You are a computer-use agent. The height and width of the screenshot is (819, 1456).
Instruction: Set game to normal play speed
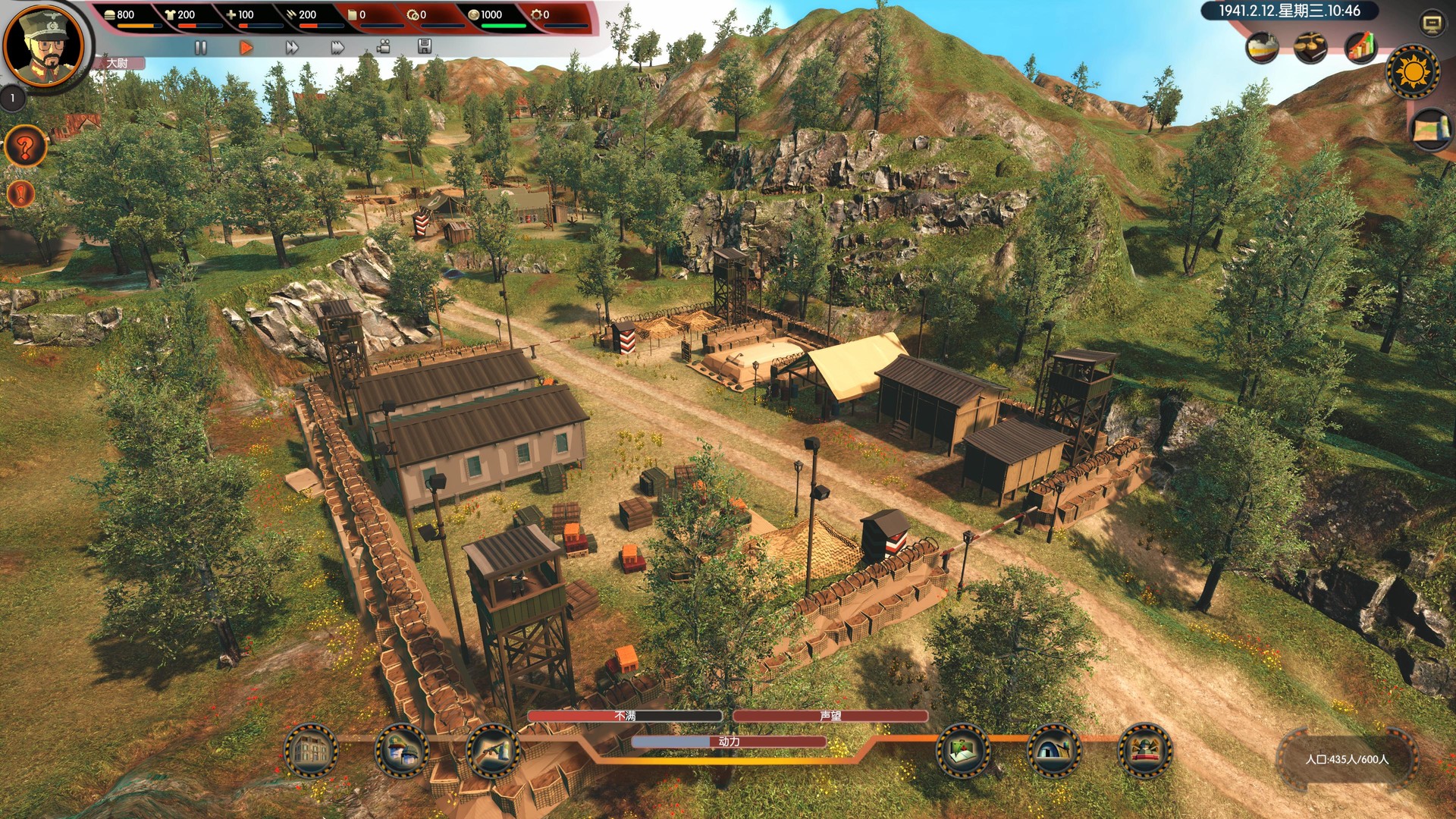click(246, 48)
